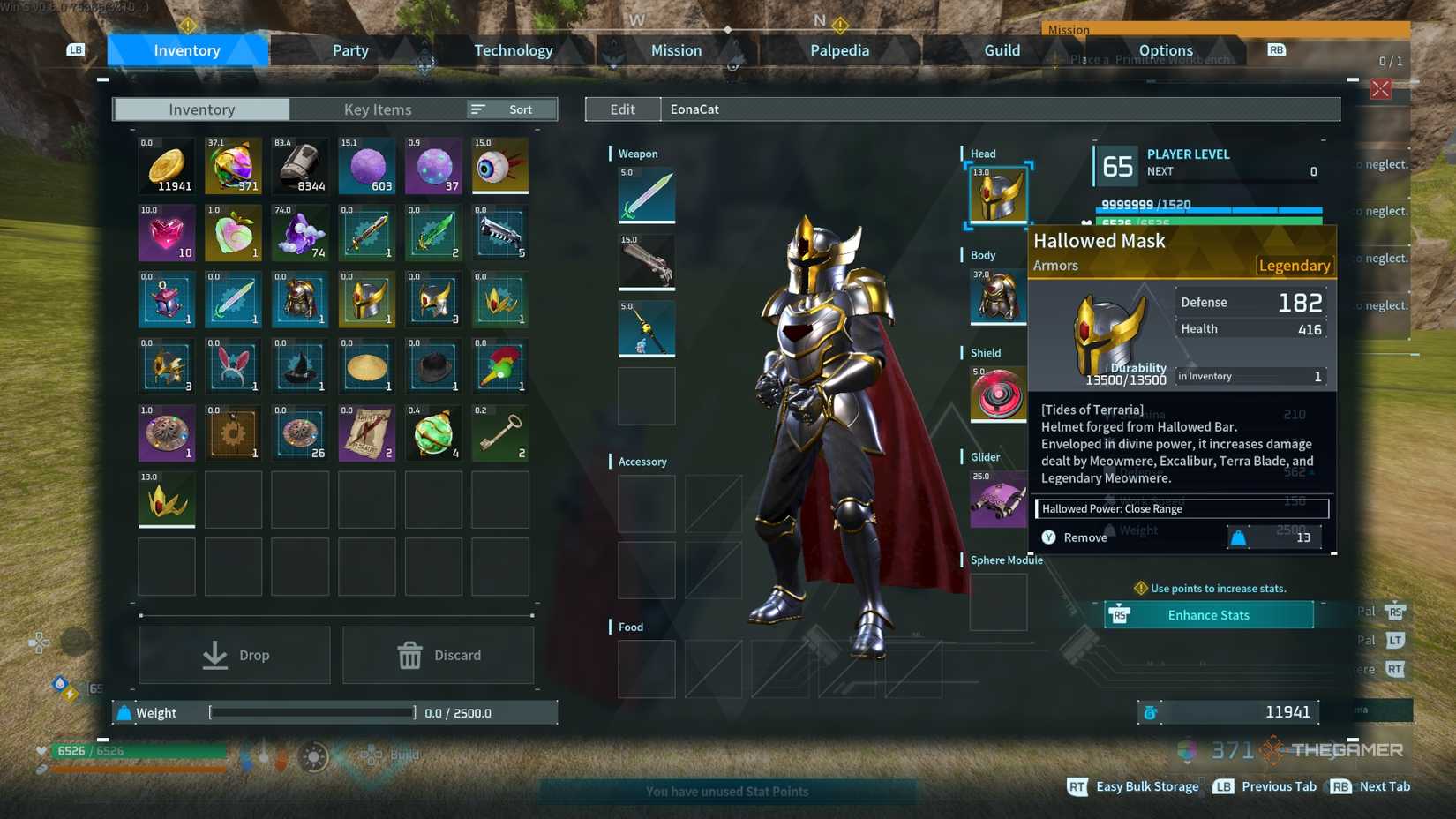Select the straw hat item in inventory
The height and width of the screenshot is (819, 1456).
click(366, 366)
